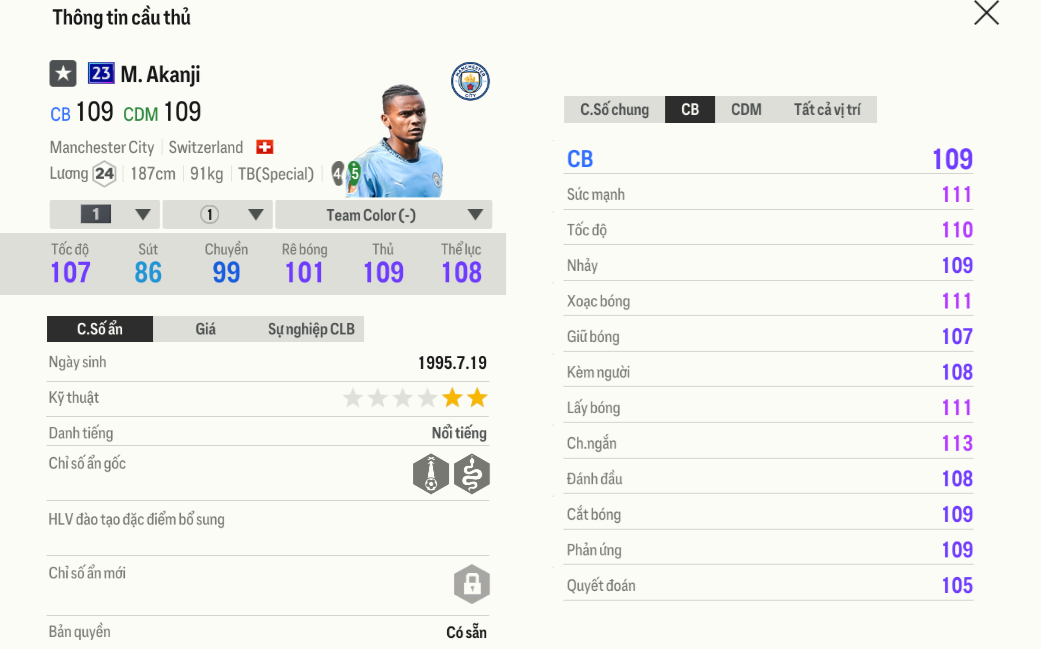This screenshot has height=649, width=1041.
Task: Switch to the C.Số chung tab
Action: (x=614, y=110)
